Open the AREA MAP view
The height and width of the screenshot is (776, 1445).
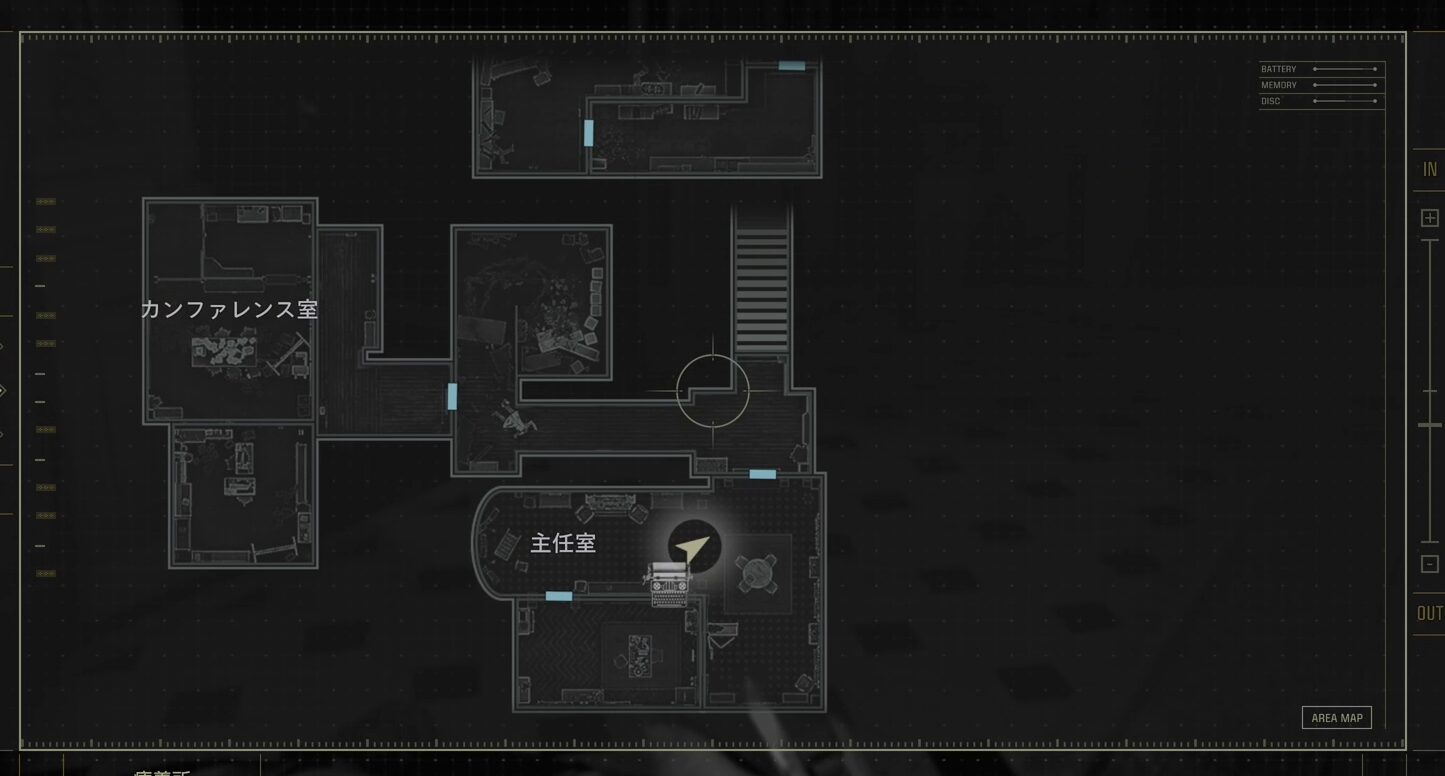(1336, 718)
